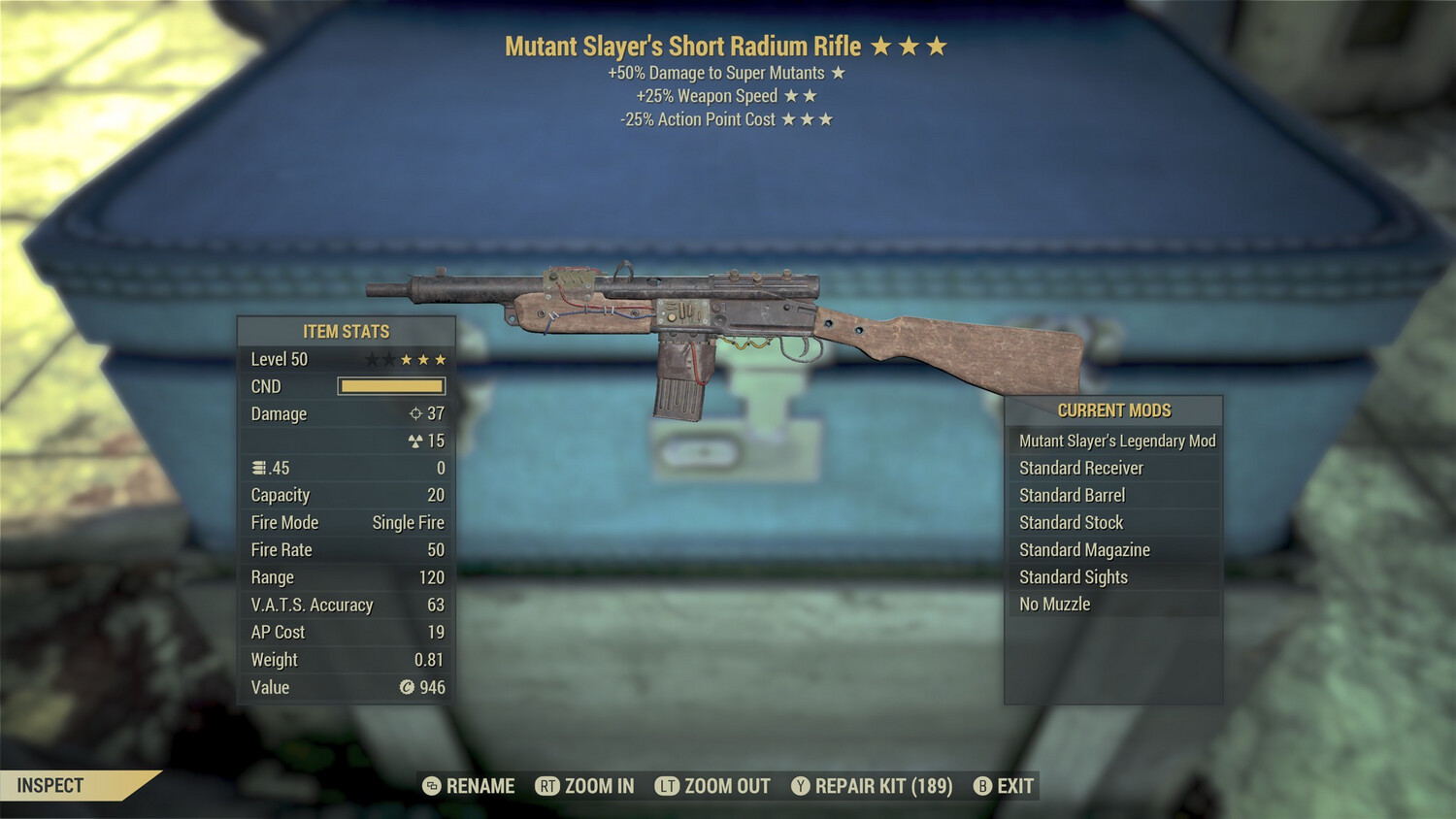Viewport: 1456px width, 819px height.
Task: Click the Y Repair Kit button icon
Action: click(801, 786)
